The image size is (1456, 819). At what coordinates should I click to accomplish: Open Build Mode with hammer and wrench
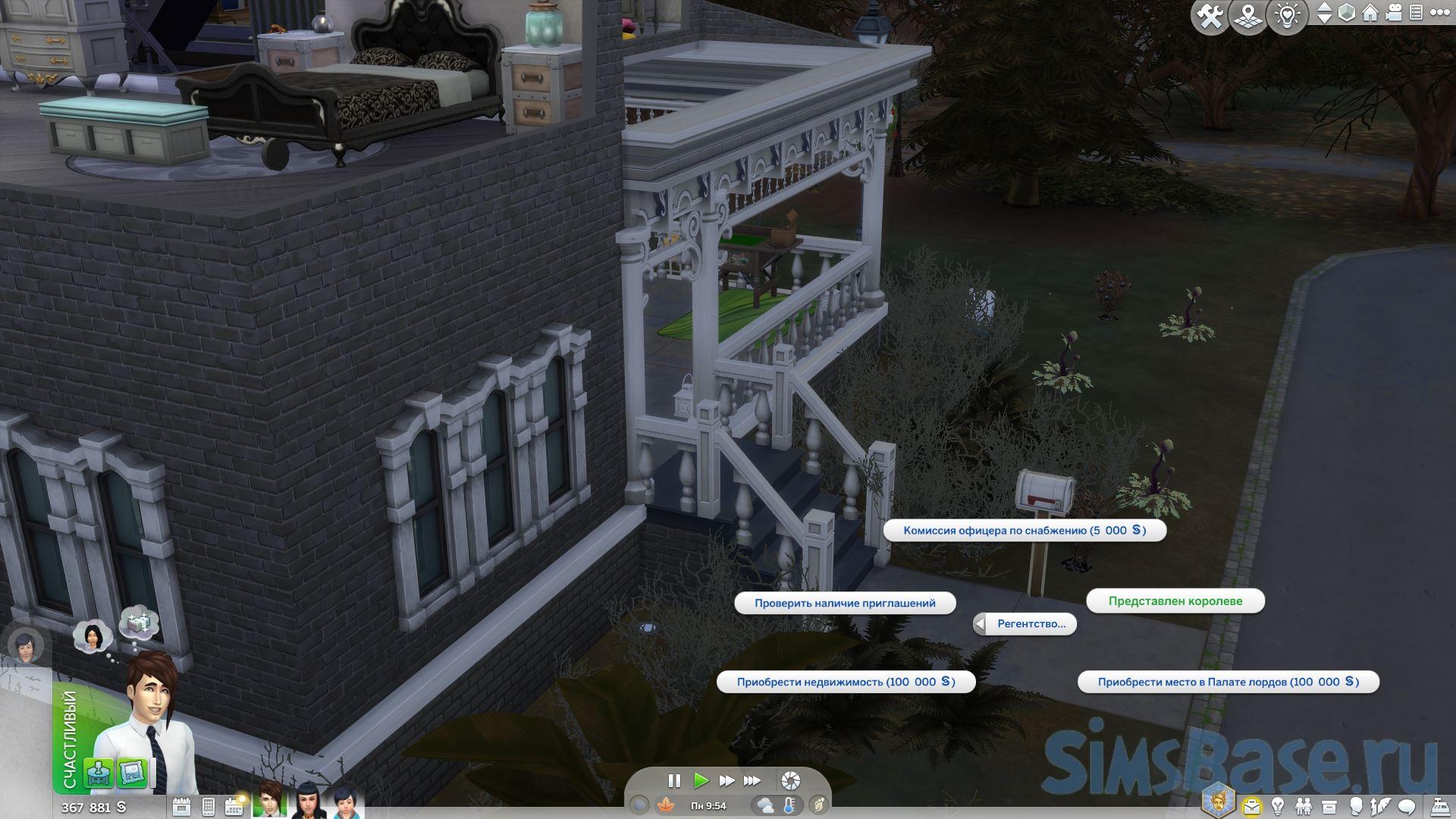click(1209, 16)
